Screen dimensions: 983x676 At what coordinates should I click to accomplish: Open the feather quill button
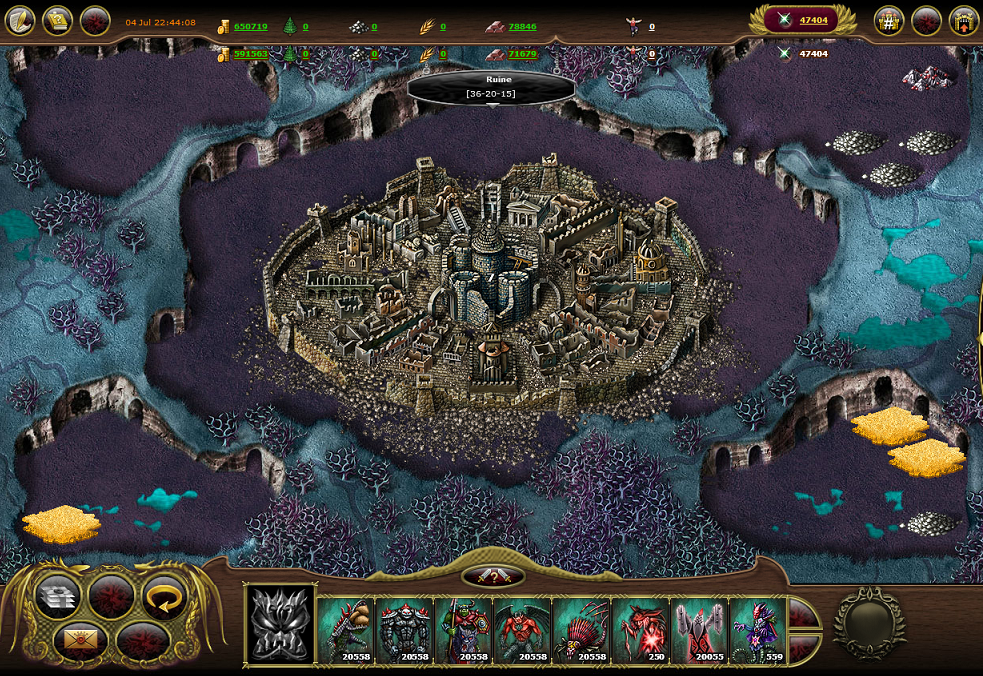[x=21, y=20]
